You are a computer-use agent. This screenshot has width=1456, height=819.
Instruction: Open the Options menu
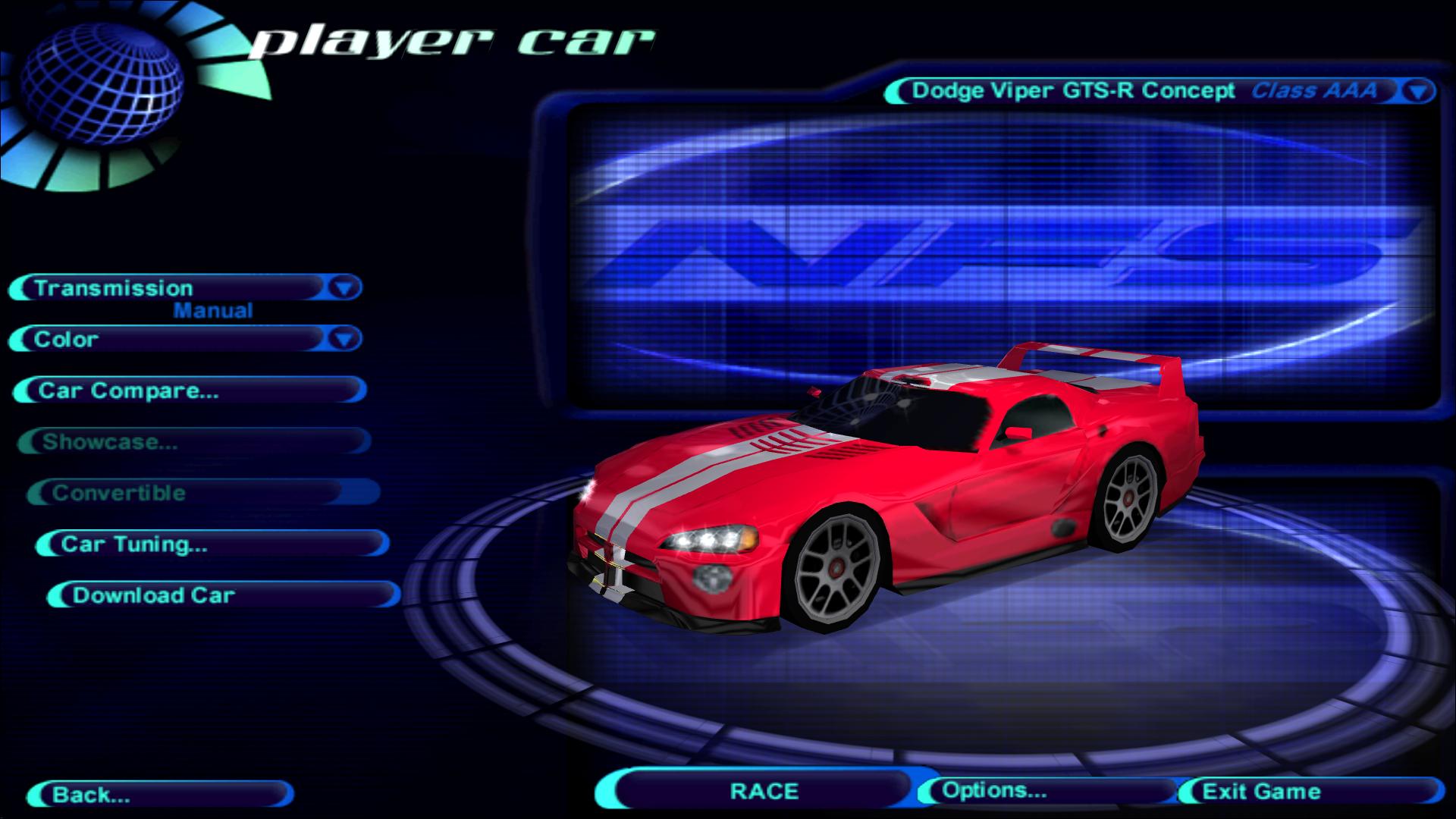[1046, 791]
